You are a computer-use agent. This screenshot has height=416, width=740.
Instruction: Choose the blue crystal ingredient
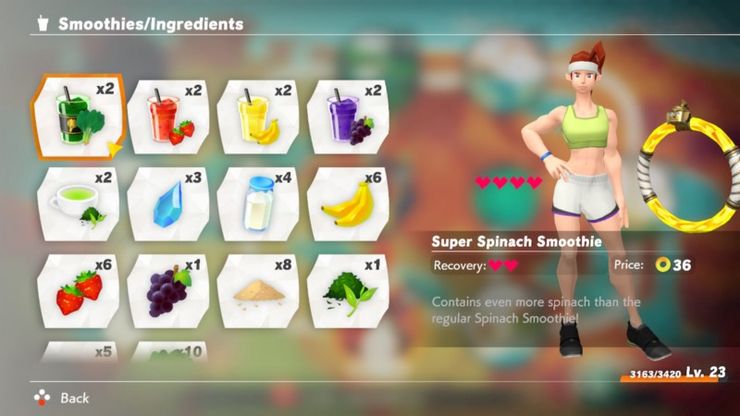pyautogui.click(x=167, y=203)
